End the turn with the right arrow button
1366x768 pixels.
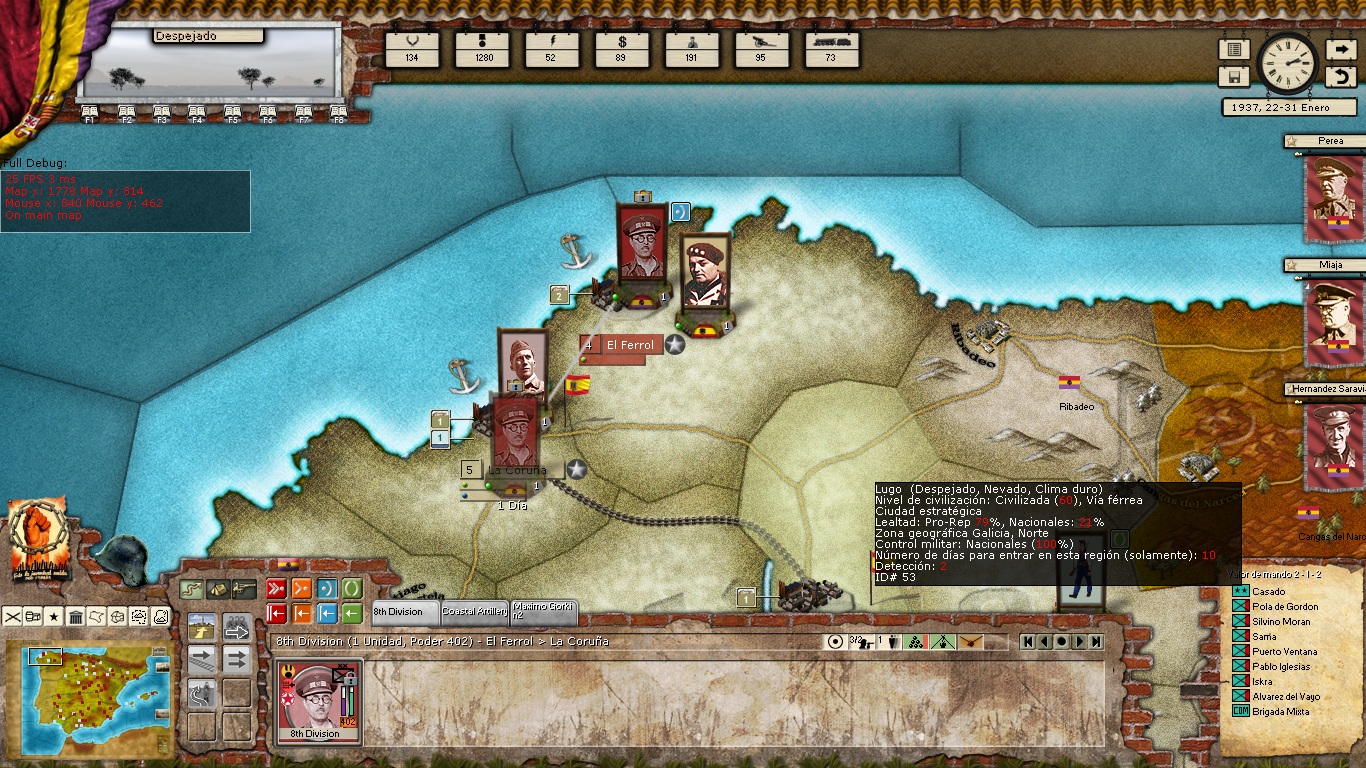[x=1340, y=50]
